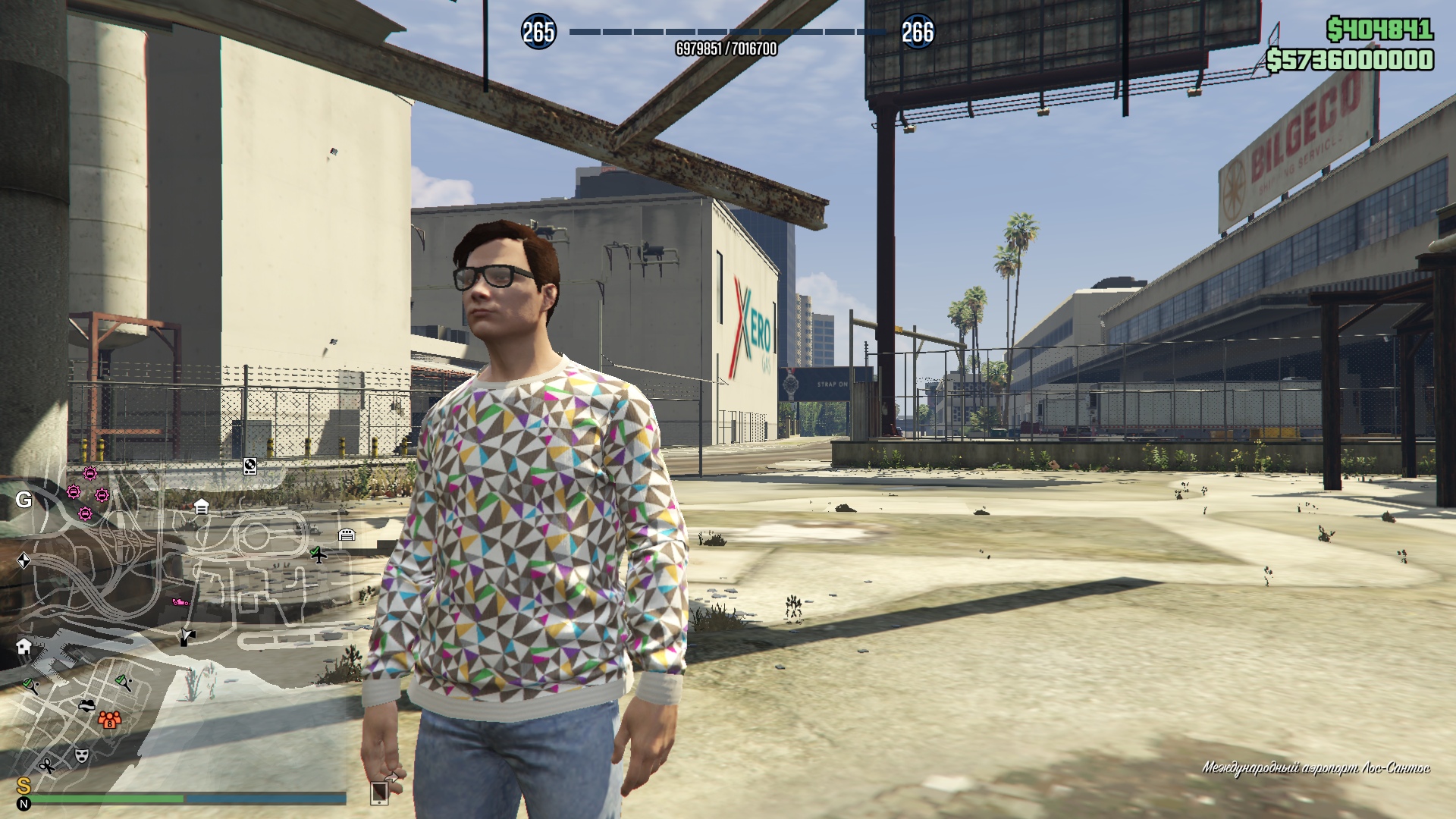Image resolution: width=1456 pixels, height=819 pixels.
Task: Click the black-and-white diamond marker on minimap
Action: (x=24, y=560)
